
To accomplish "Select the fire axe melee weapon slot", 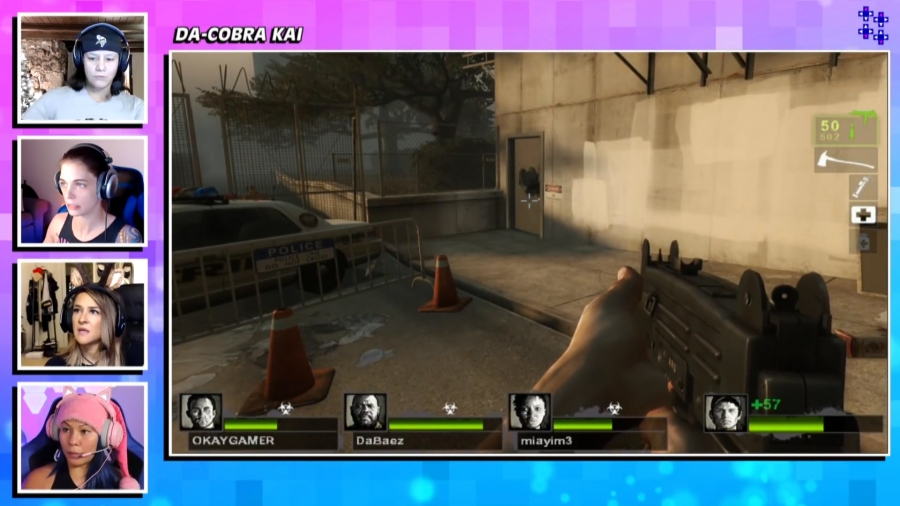I will click(845, 160).
